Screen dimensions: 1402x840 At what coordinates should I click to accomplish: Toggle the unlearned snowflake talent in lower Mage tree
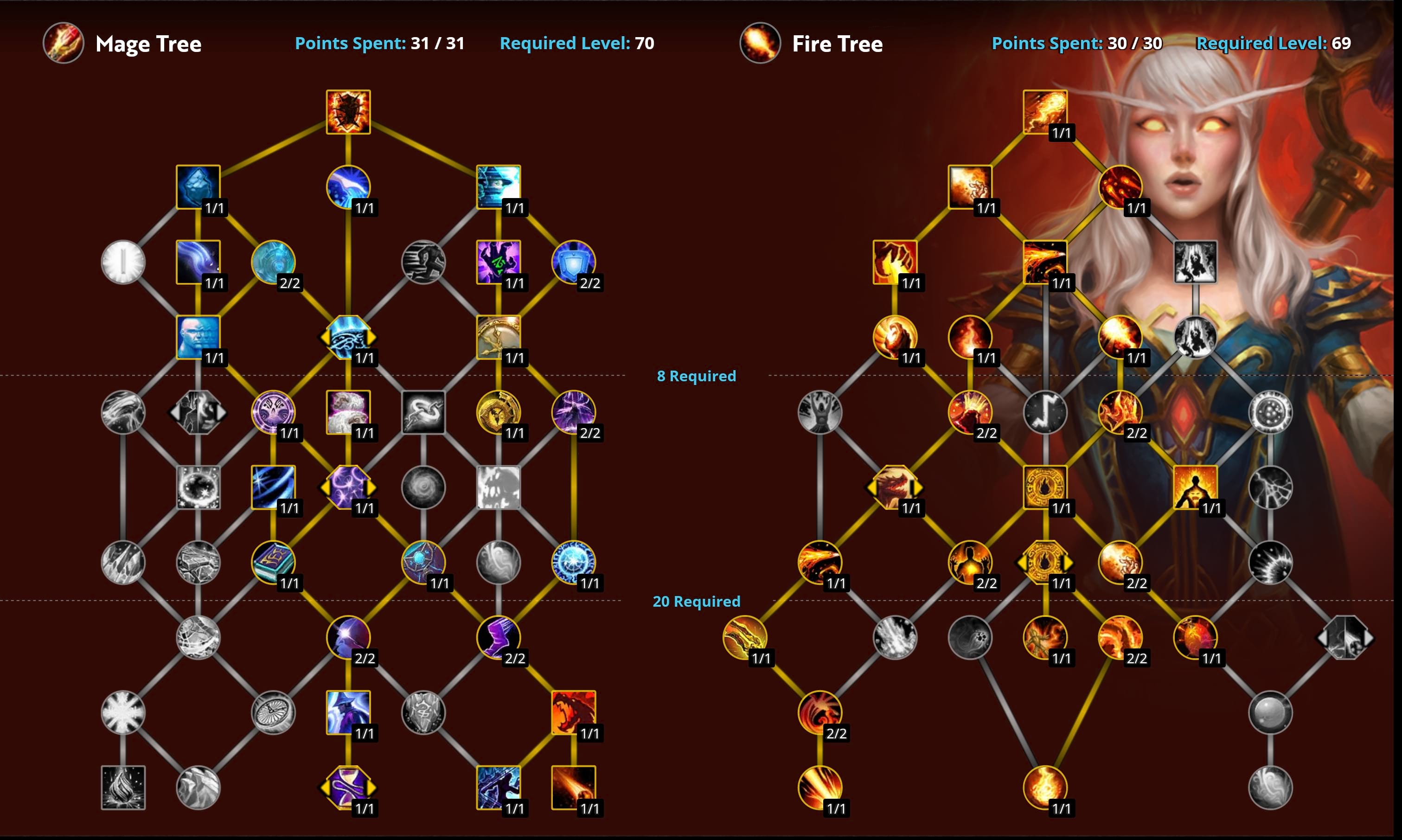coord(123,712)
